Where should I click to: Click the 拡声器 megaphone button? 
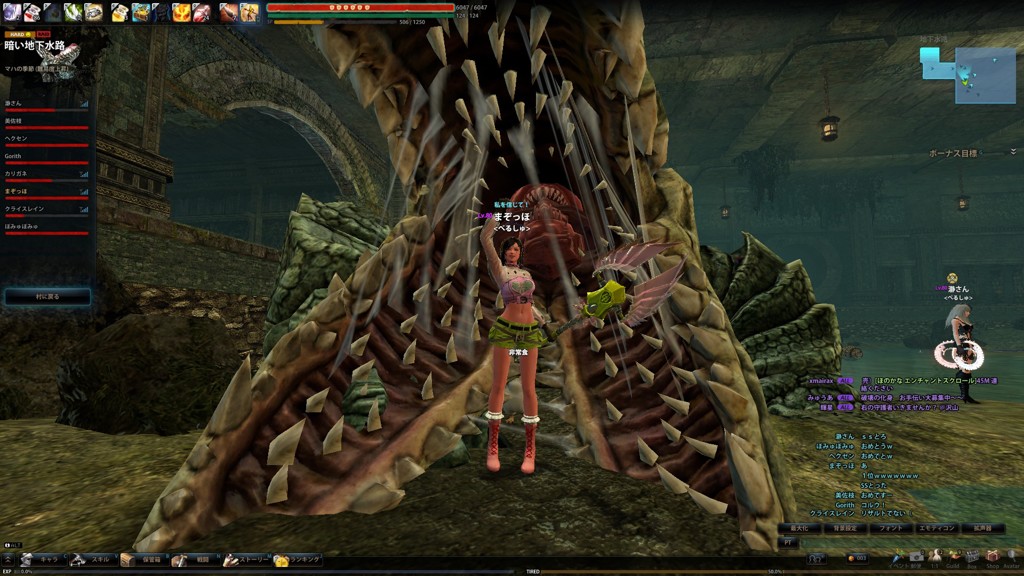[x=982, y=527]
